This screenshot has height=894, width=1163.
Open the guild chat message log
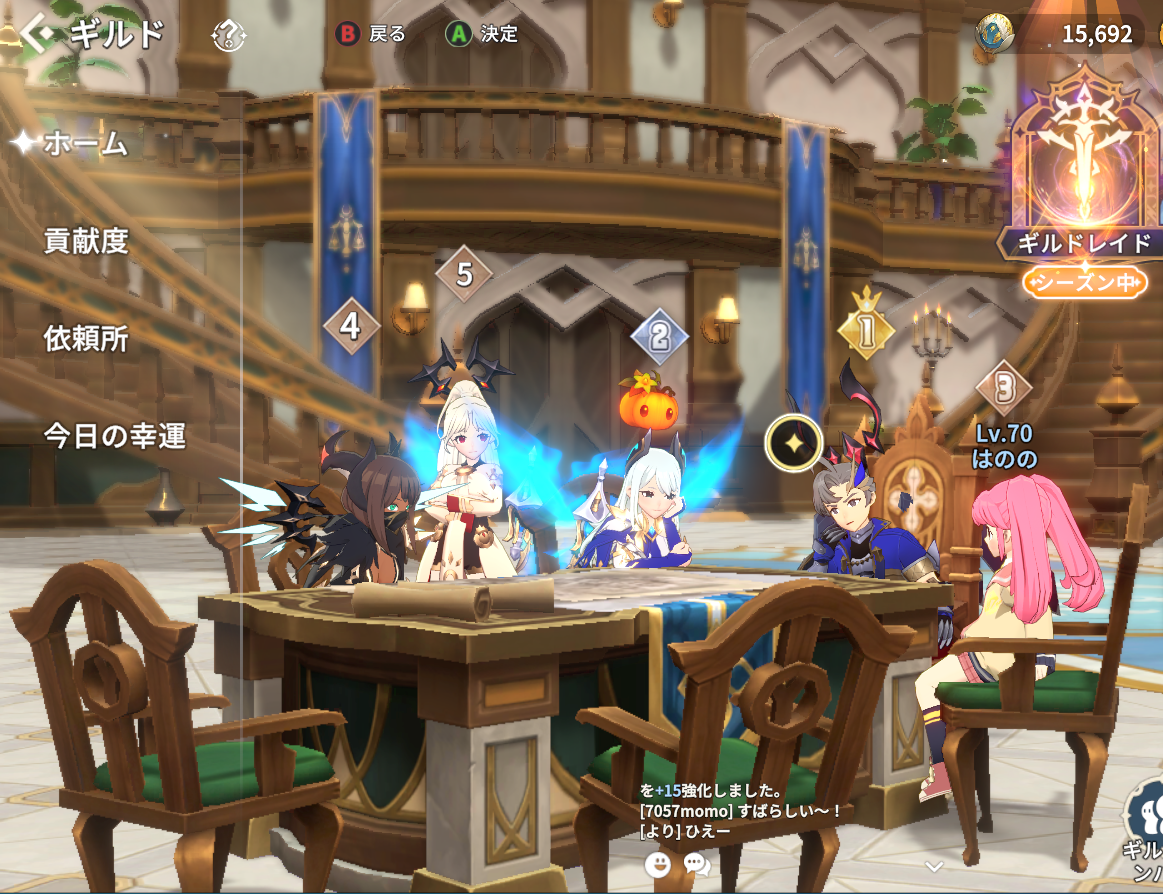tap(740, 810)
